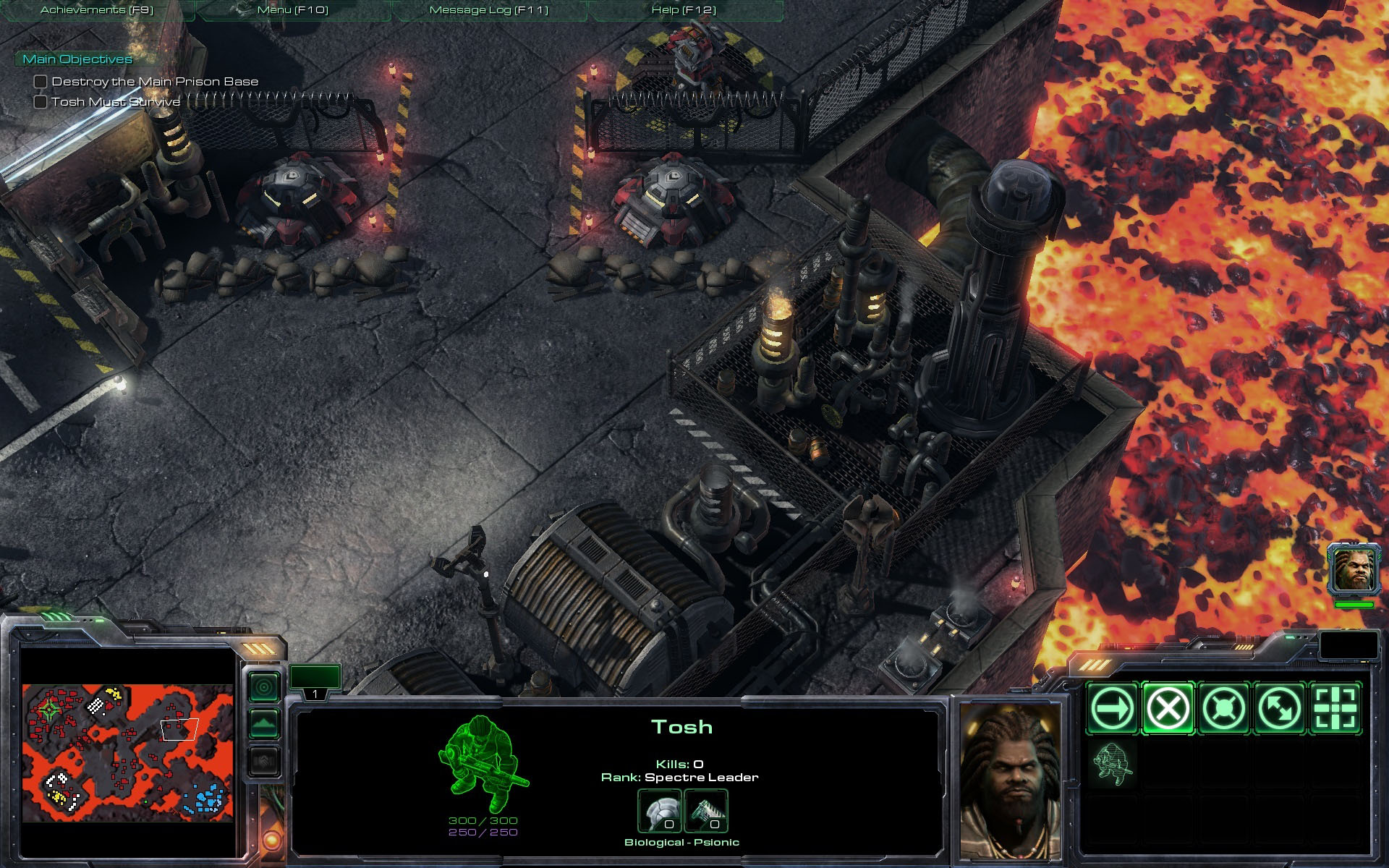Click the minimap to move the camera
This screenshot has height=868, width=1389.
tap(127, 752)
